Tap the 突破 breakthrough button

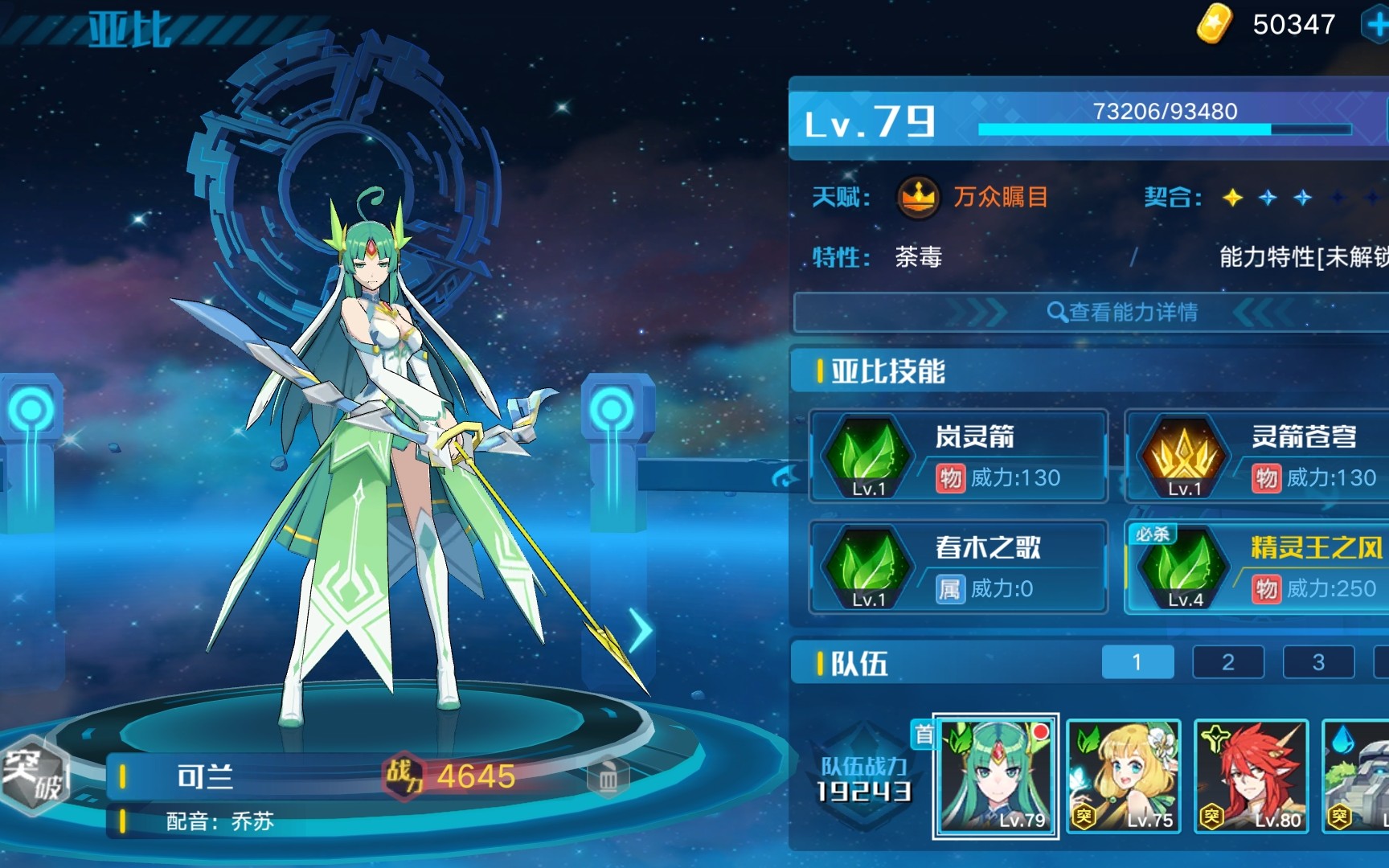34,776
